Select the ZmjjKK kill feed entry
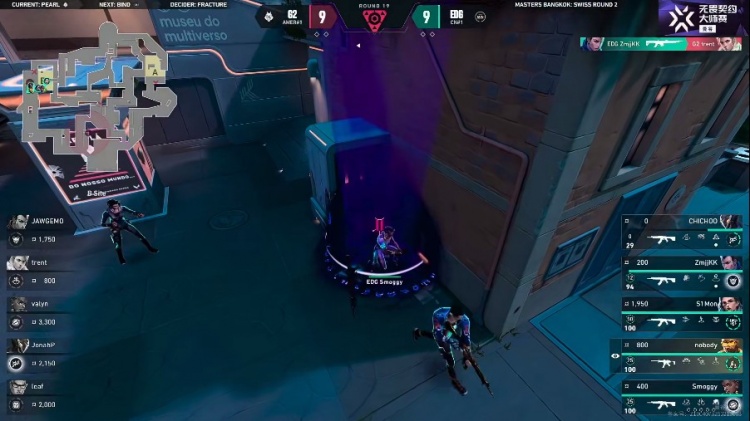Viewport: 750px width, 421px height. (x=663, y=44)
